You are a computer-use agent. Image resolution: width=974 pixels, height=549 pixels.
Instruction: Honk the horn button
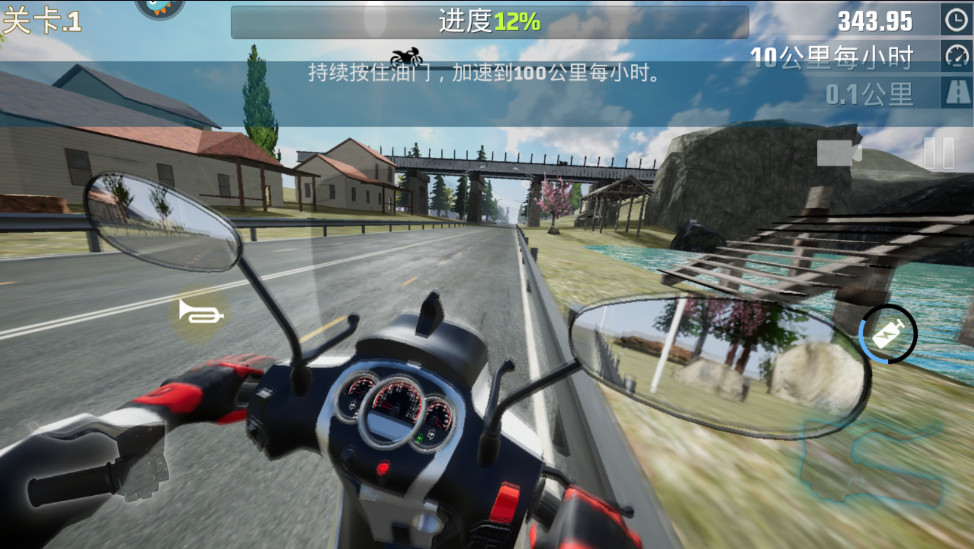click(x=201, y=313)
